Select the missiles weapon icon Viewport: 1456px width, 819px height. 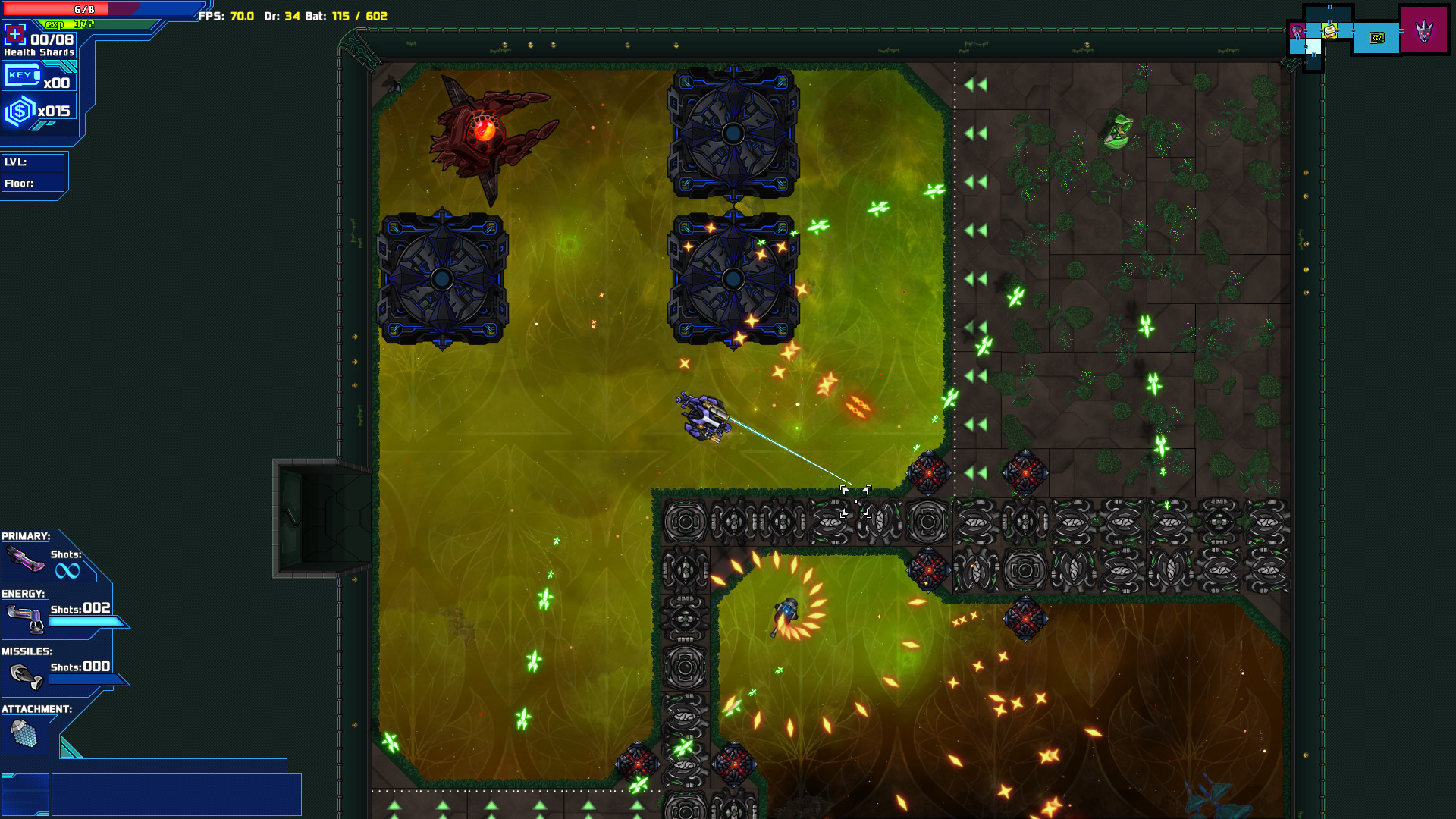(x=26, y=675)
